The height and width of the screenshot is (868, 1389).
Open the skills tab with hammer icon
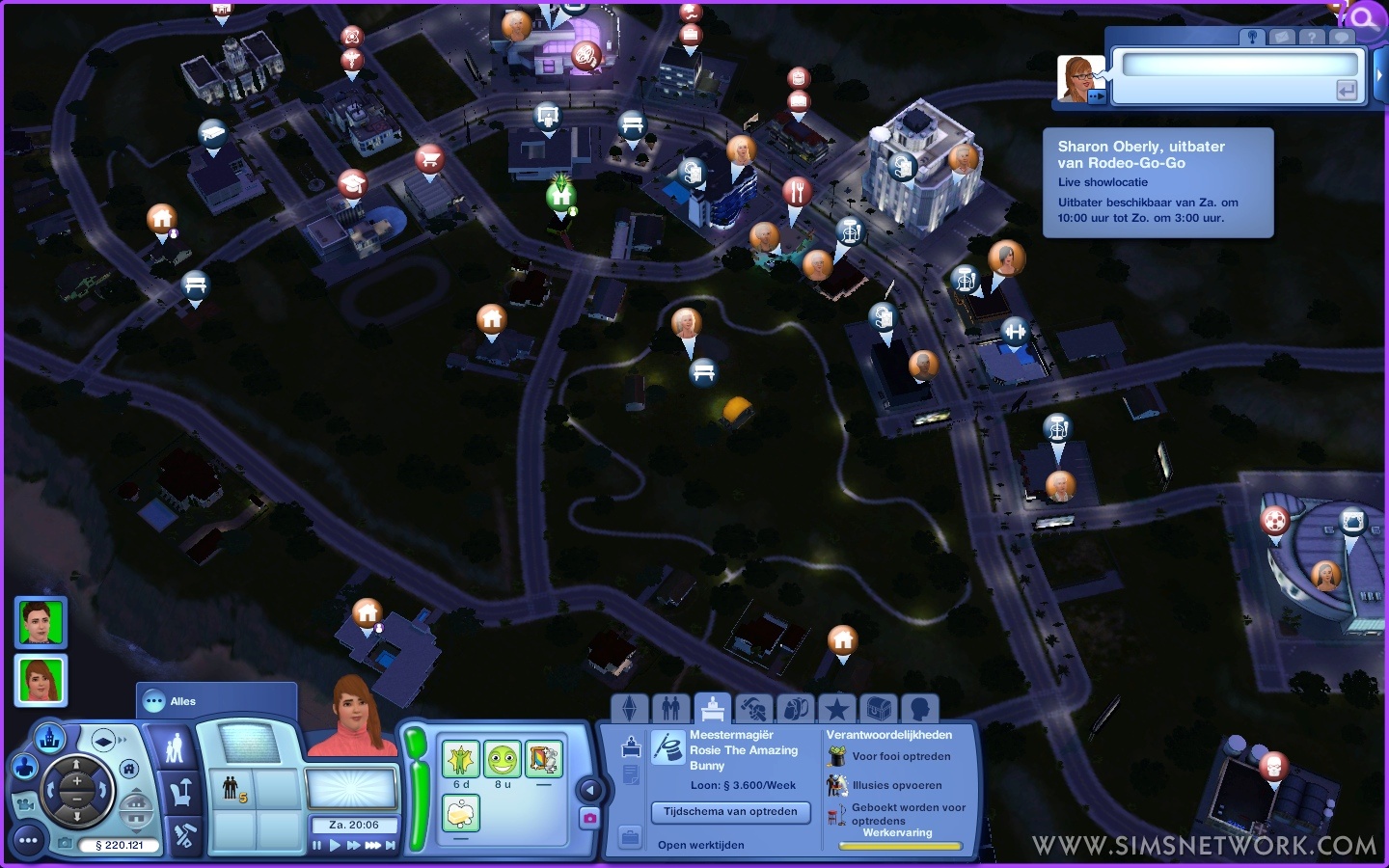pos(753,710)
